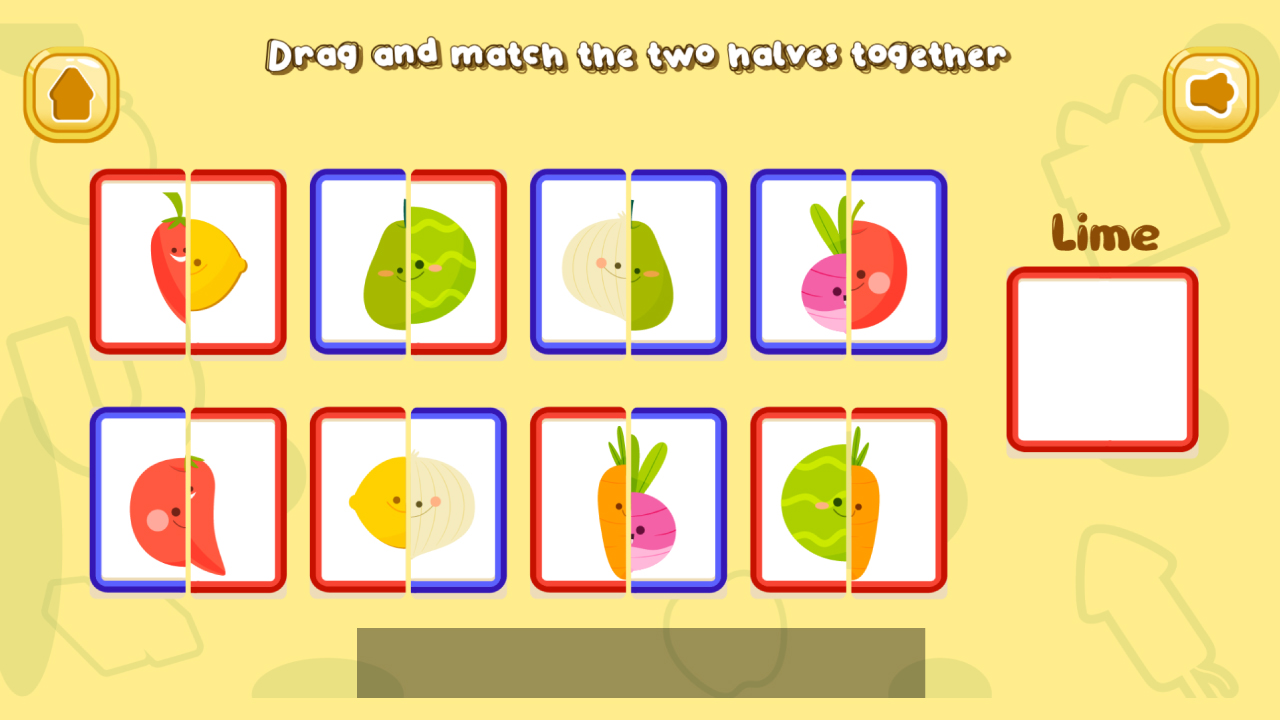Click the onion-pear half card
1280x720 pixels.
click(628, 262)
